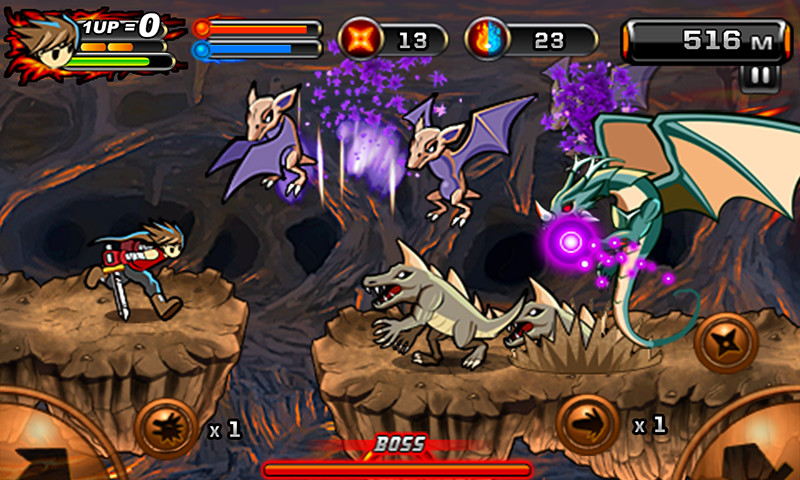Tap the large bottom-left corner control button
This screenshot has height=480, width=800.
pos(45,445)
